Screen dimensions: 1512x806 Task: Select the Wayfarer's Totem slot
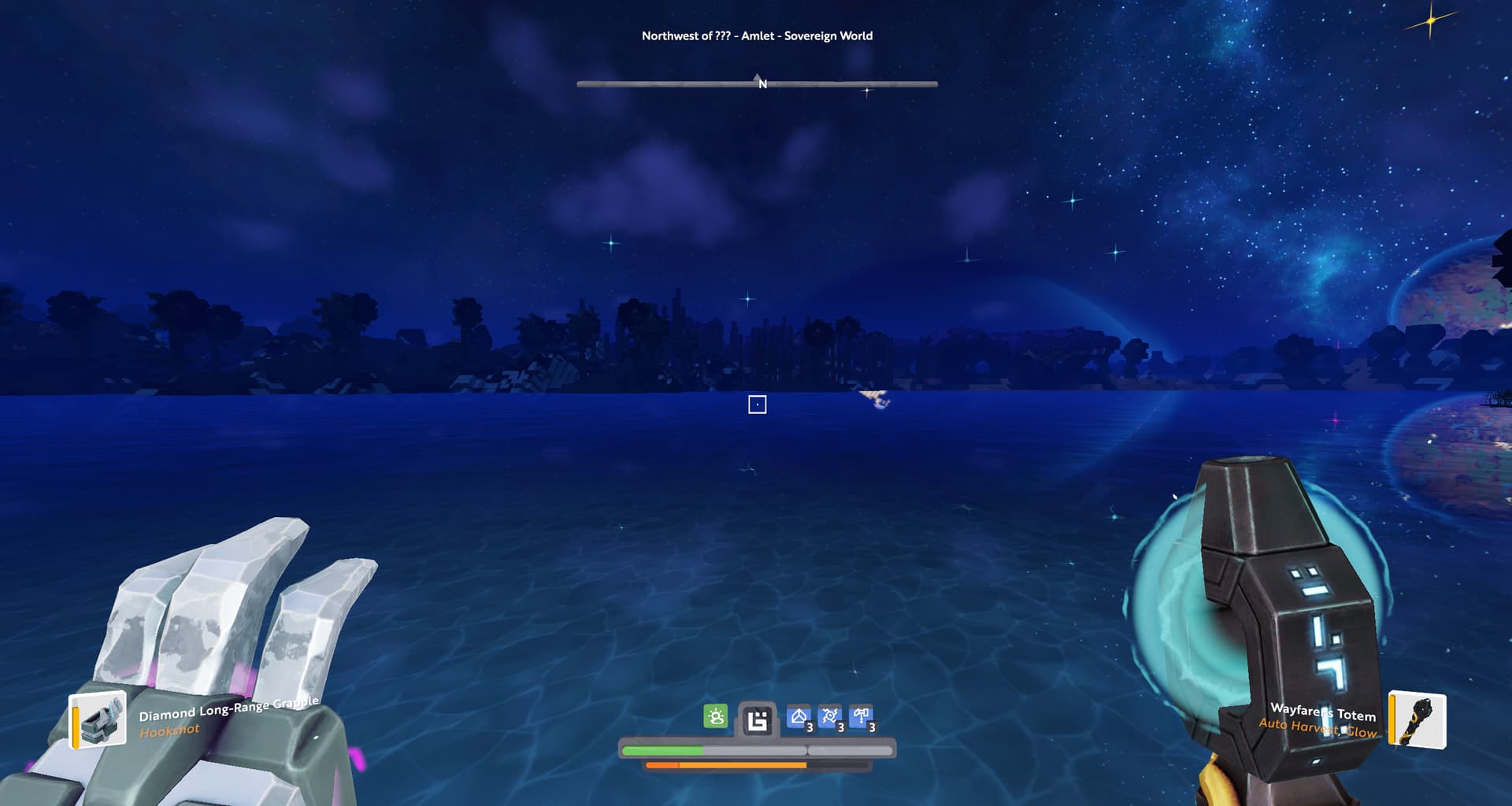1418,719
